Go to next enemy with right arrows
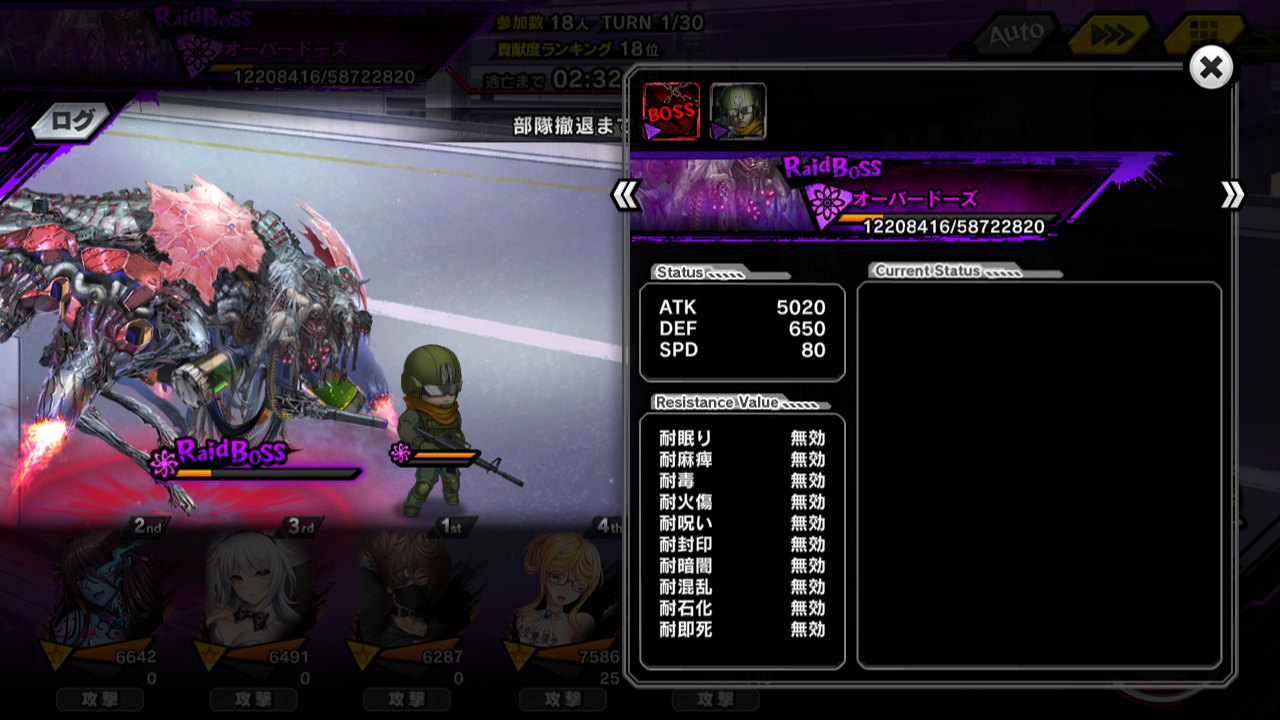Image resolution: width=1280 pixels, height=720 pixels. coord(1232,195)
